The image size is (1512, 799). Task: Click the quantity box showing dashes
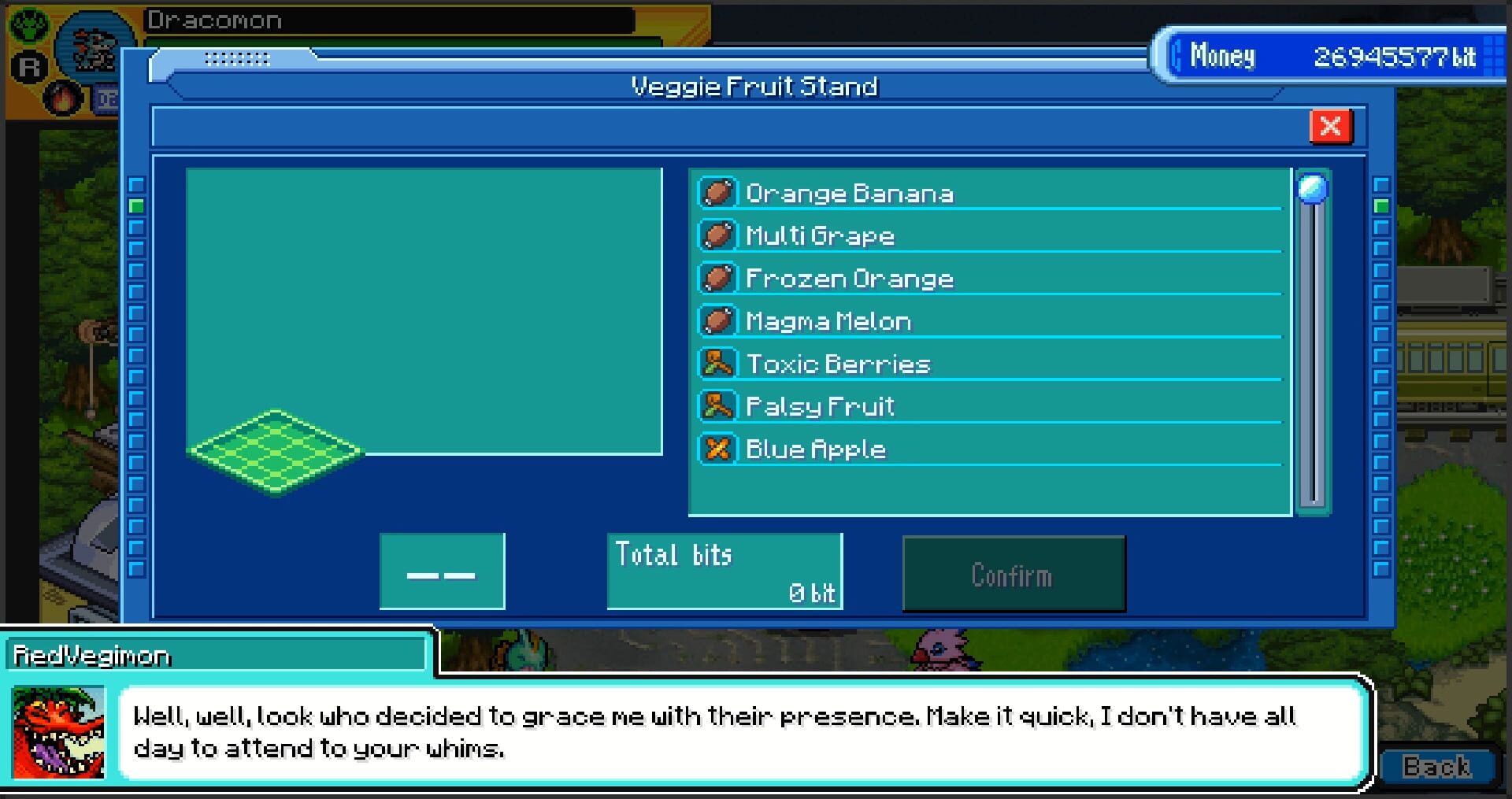pos(442,570)
